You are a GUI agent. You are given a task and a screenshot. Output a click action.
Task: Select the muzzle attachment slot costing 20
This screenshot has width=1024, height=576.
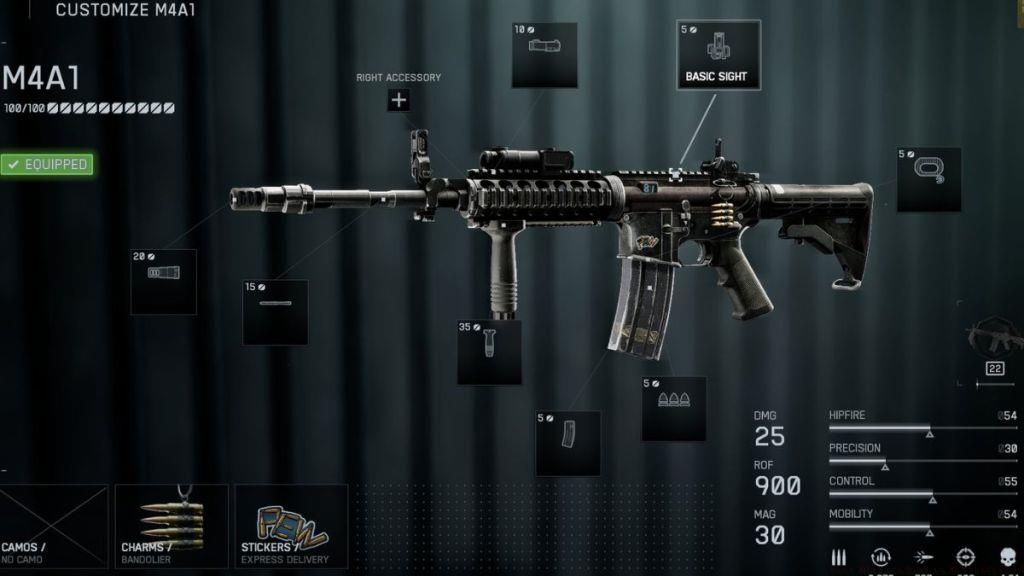(x=163, y=282)
